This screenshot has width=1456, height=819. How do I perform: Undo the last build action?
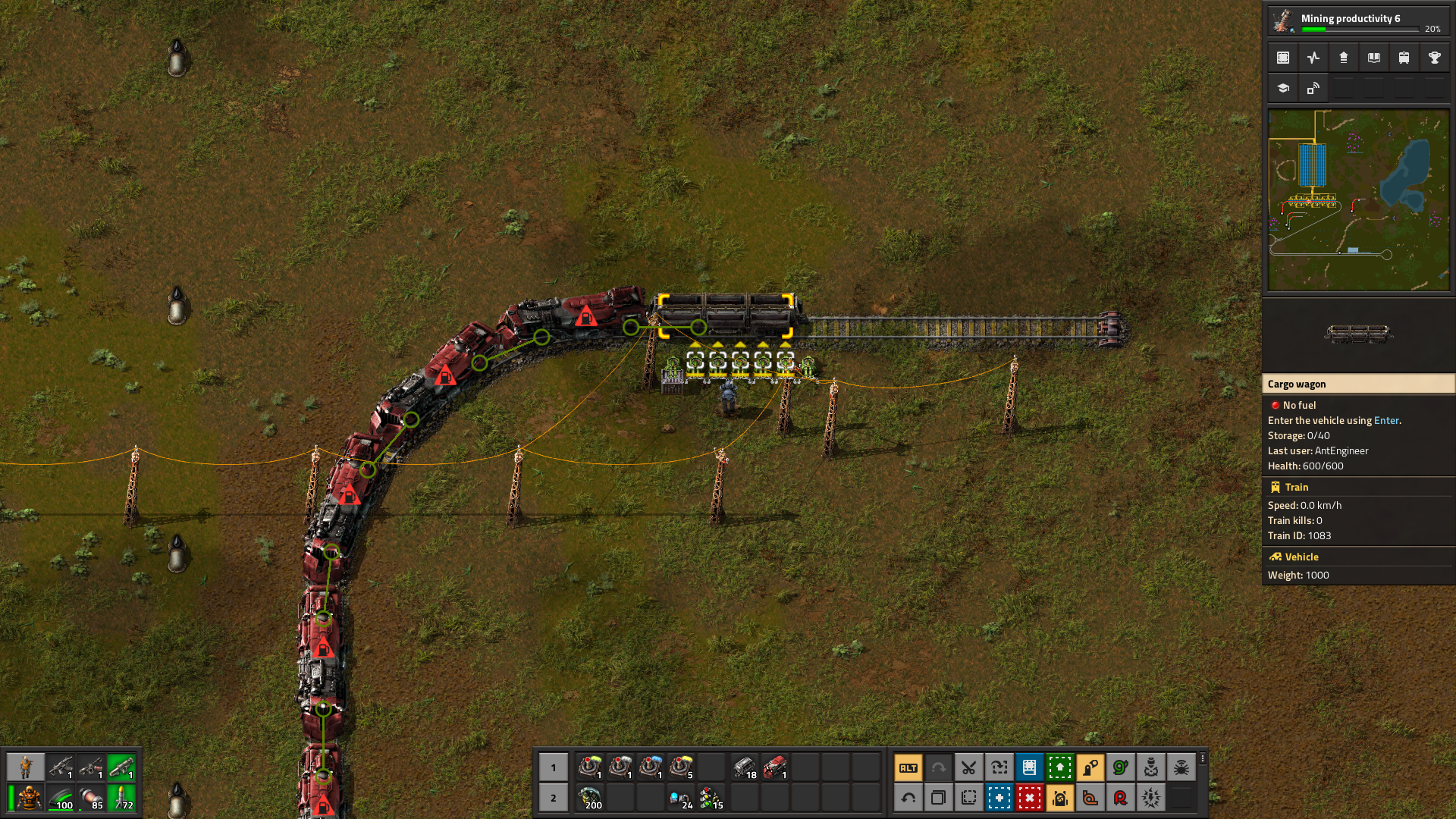908,797
